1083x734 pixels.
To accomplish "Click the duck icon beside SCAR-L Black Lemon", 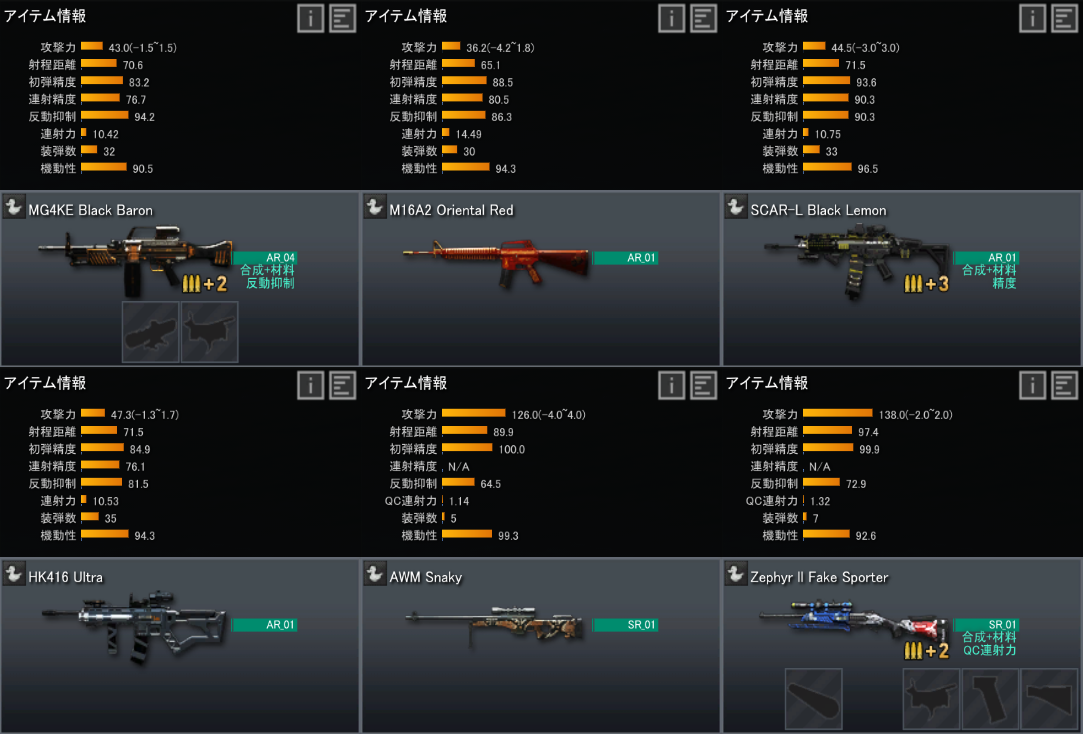I will click(x=736, y=208).
